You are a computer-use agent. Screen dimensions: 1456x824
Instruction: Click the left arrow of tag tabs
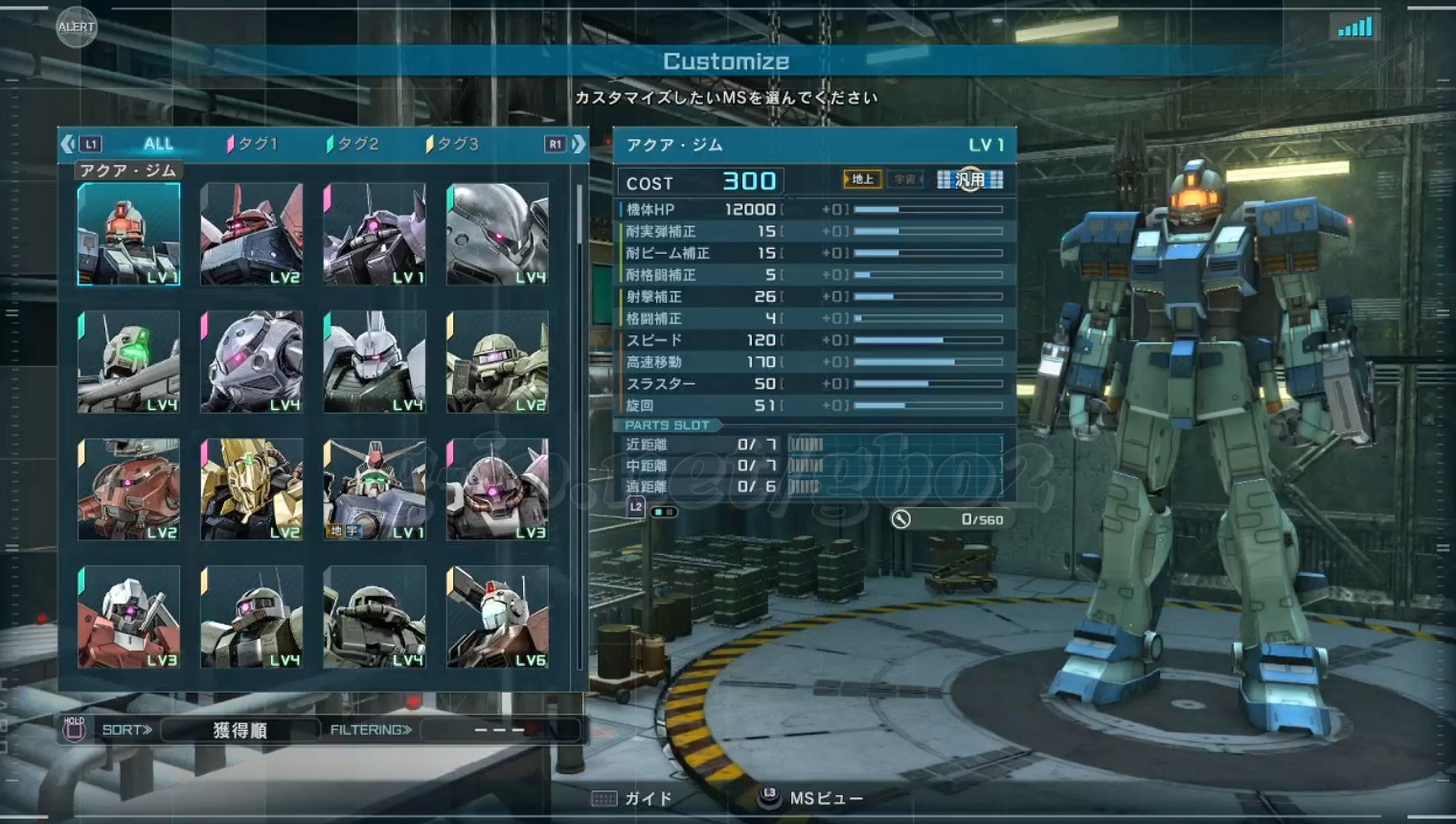click(67, 144)
